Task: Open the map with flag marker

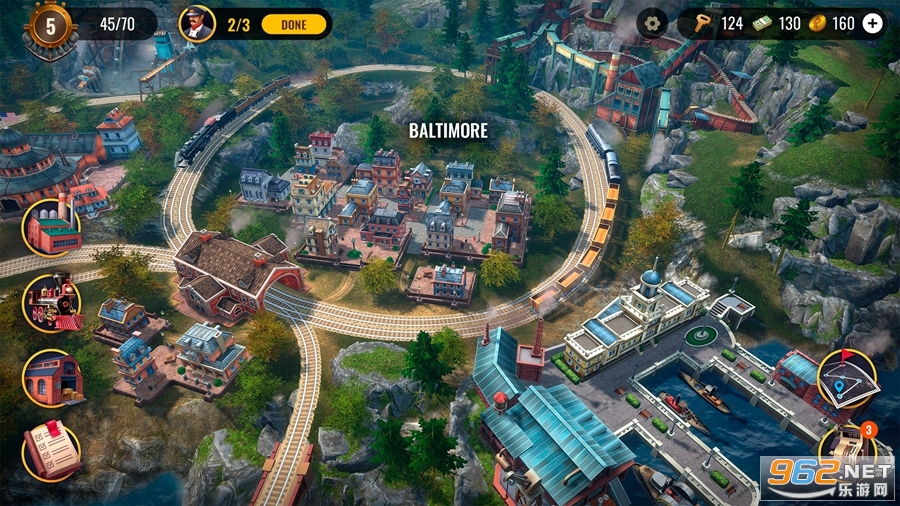Action: (x=846, y=378)
